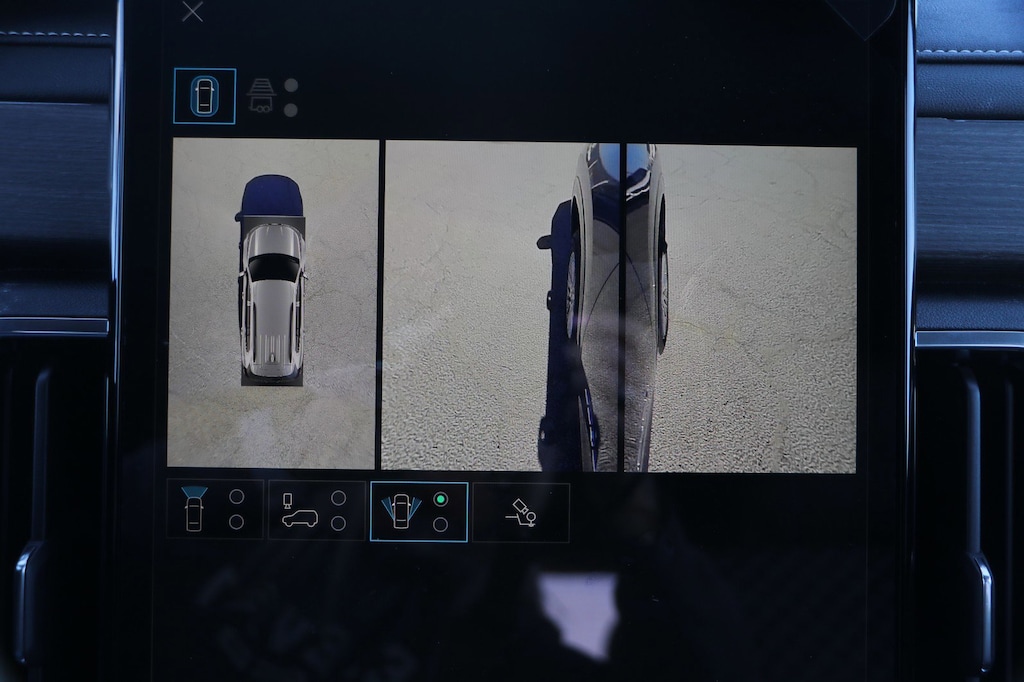
Task: Close the camera view with the X
Action: pos(192,12)
